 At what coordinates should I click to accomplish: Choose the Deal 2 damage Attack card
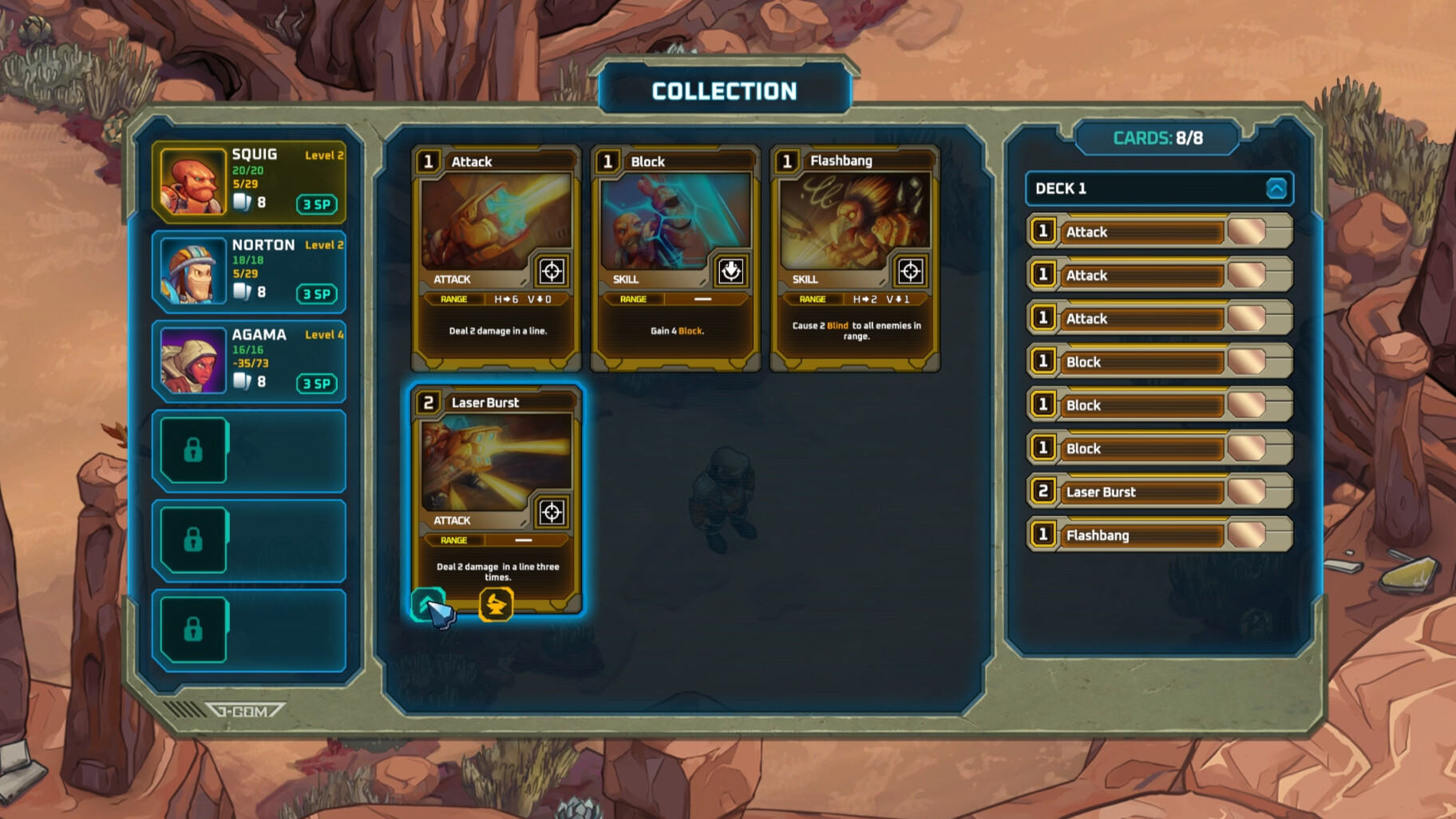point(496,257)
